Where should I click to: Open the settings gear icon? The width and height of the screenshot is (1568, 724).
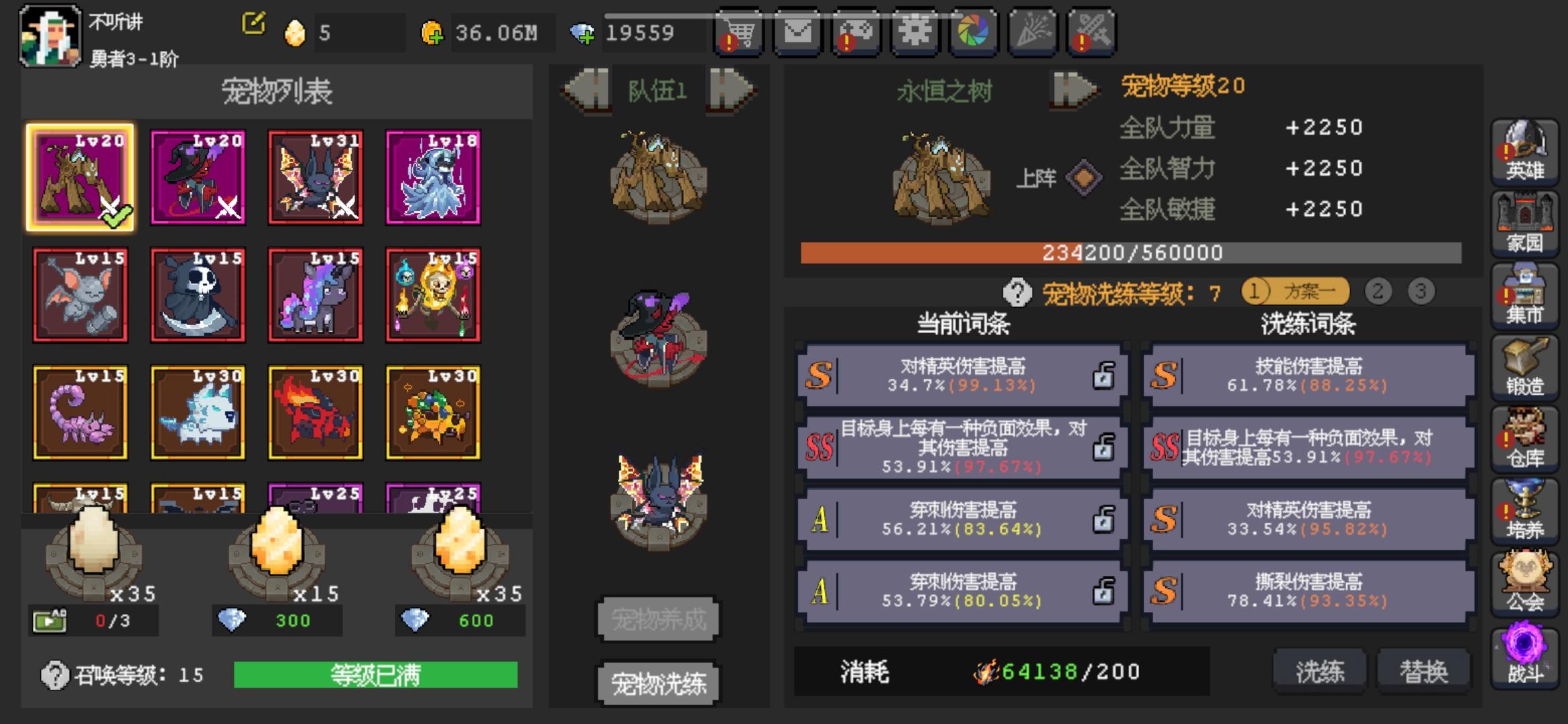click(x=913, y=32)
